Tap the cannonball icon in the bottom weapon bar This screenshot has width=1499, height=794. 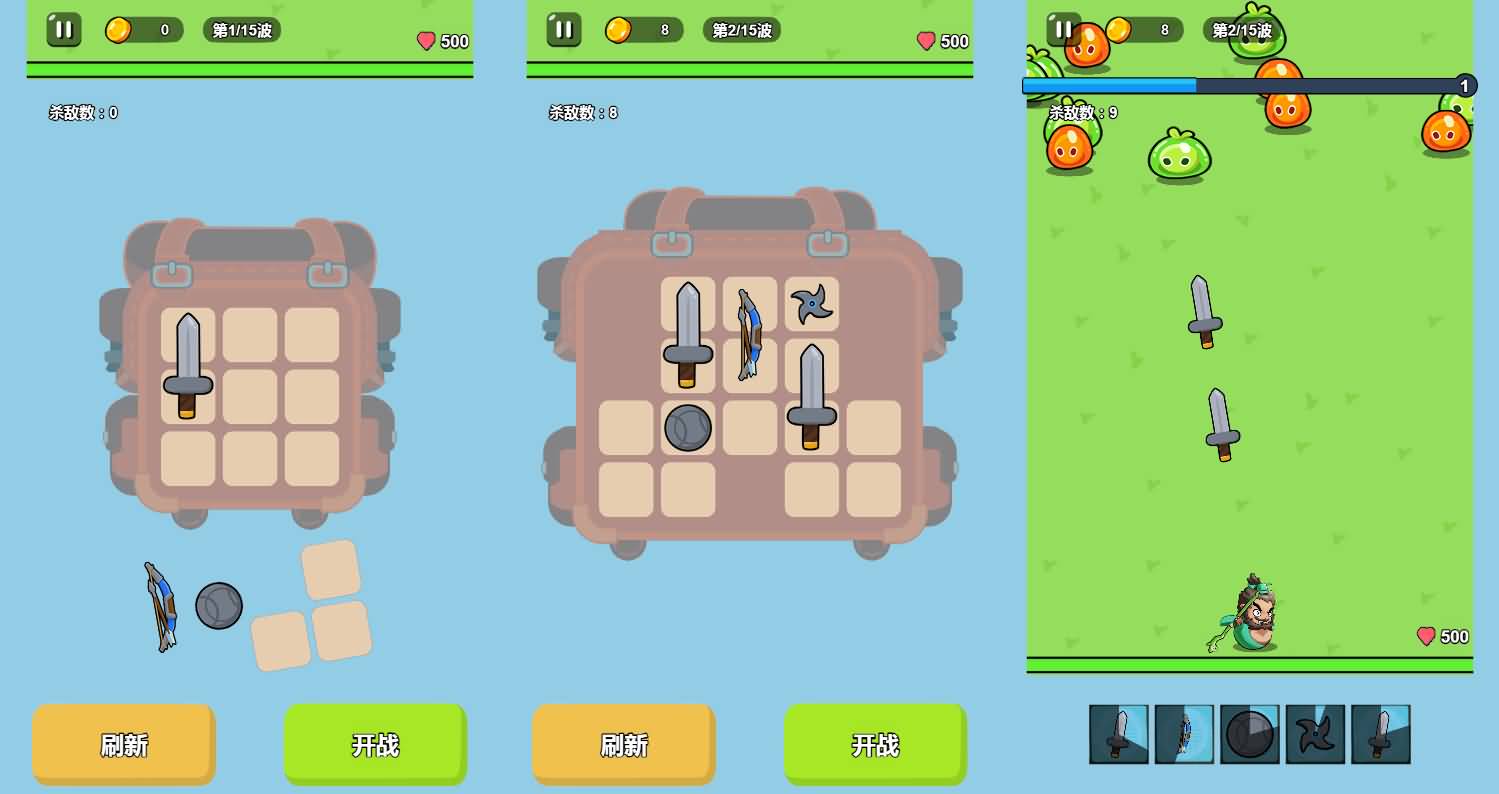(1250, 733)
